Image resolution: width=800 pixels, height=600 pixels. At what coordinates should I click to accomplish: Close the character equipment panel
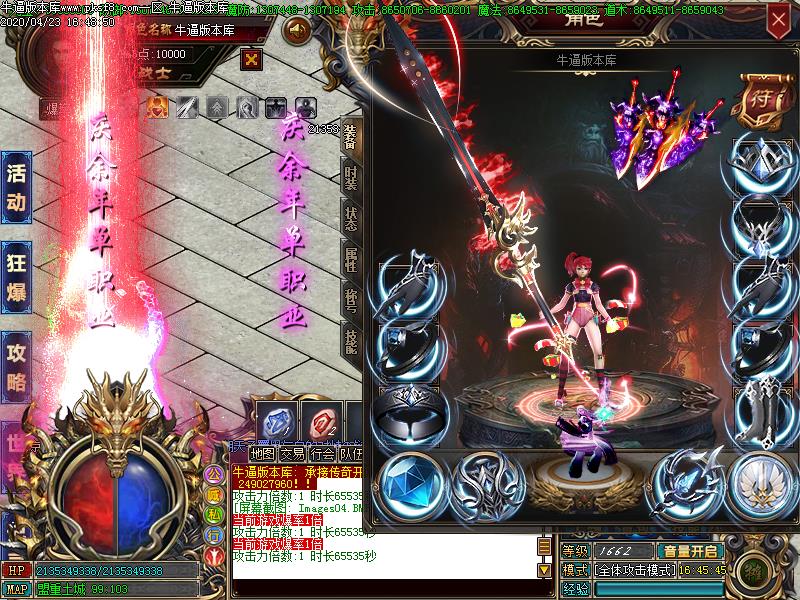click(779, 19)
